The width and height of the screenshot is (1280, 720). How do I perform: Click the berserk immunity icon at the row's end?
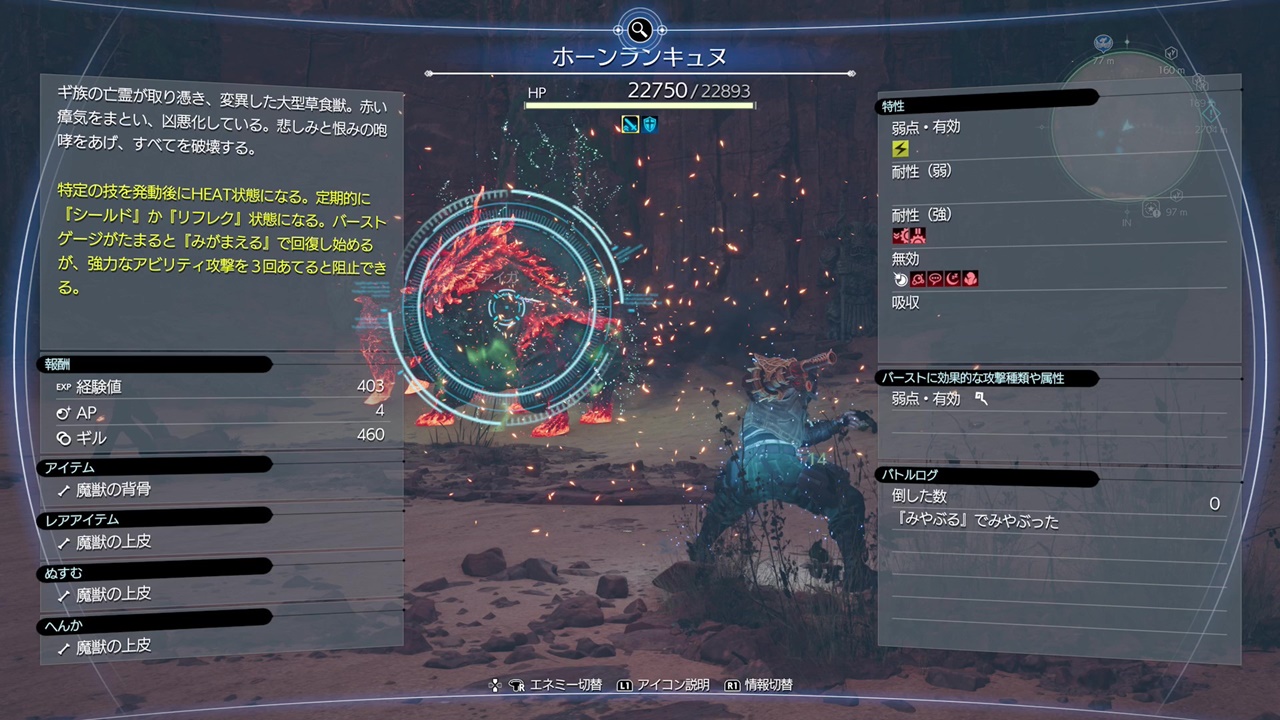[x=972, y=278]
